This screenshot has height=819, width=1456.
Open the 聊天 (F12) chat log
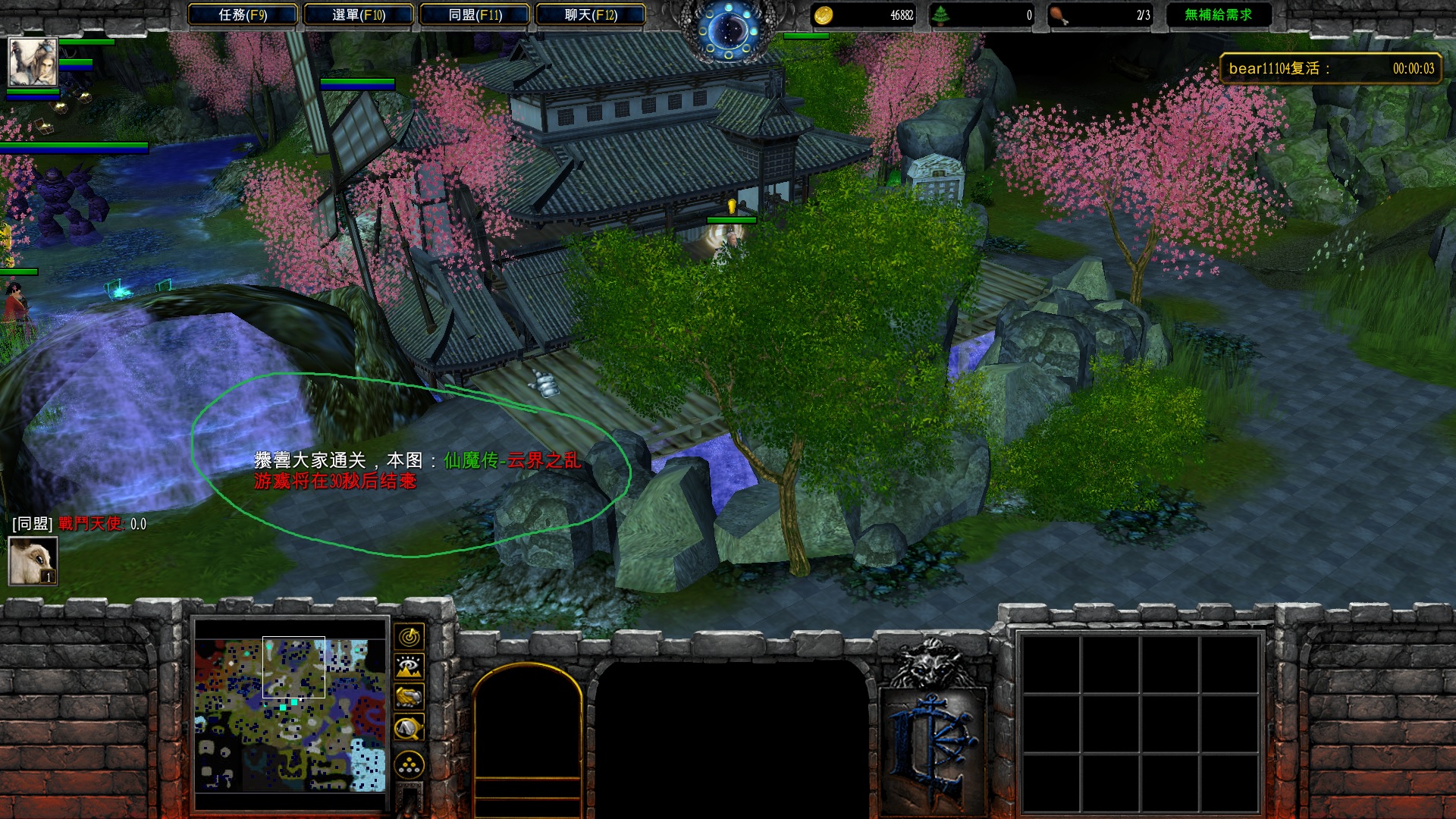click(591, 14)
